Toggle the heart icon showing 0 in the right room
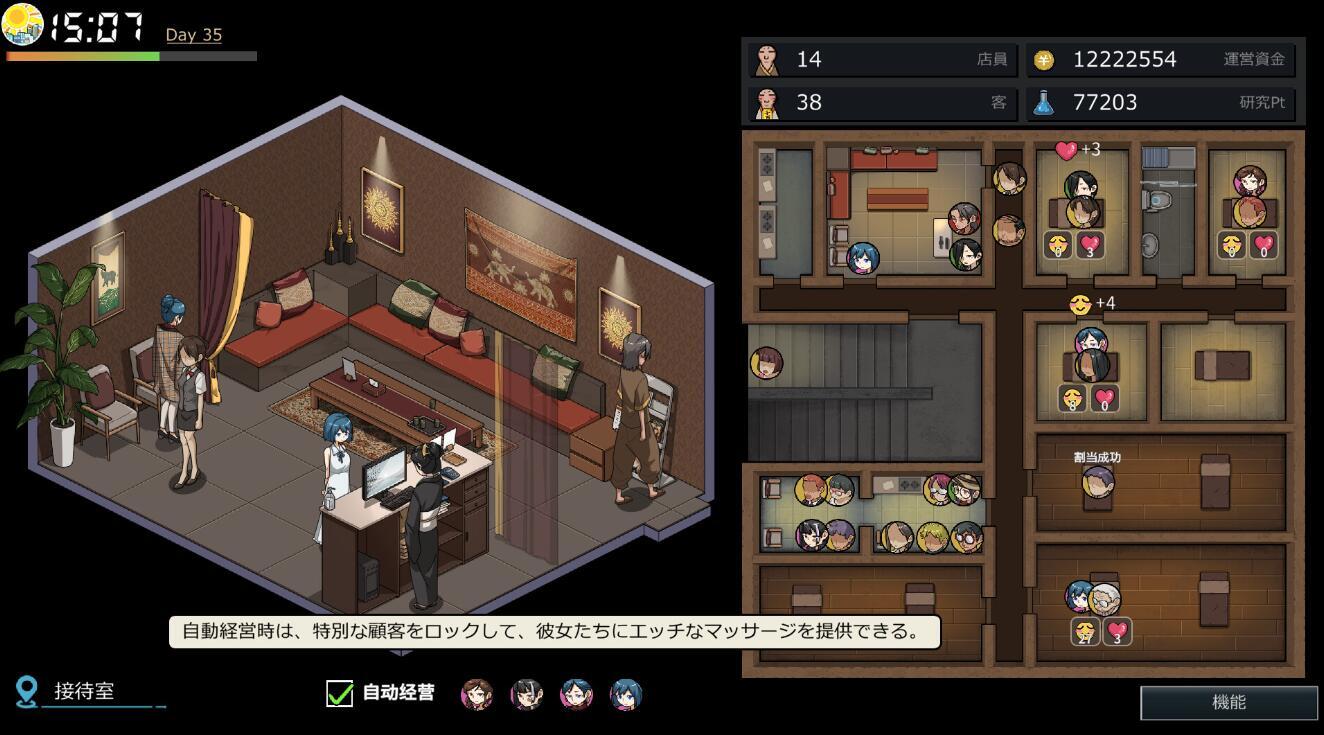 click(1263, 246)
